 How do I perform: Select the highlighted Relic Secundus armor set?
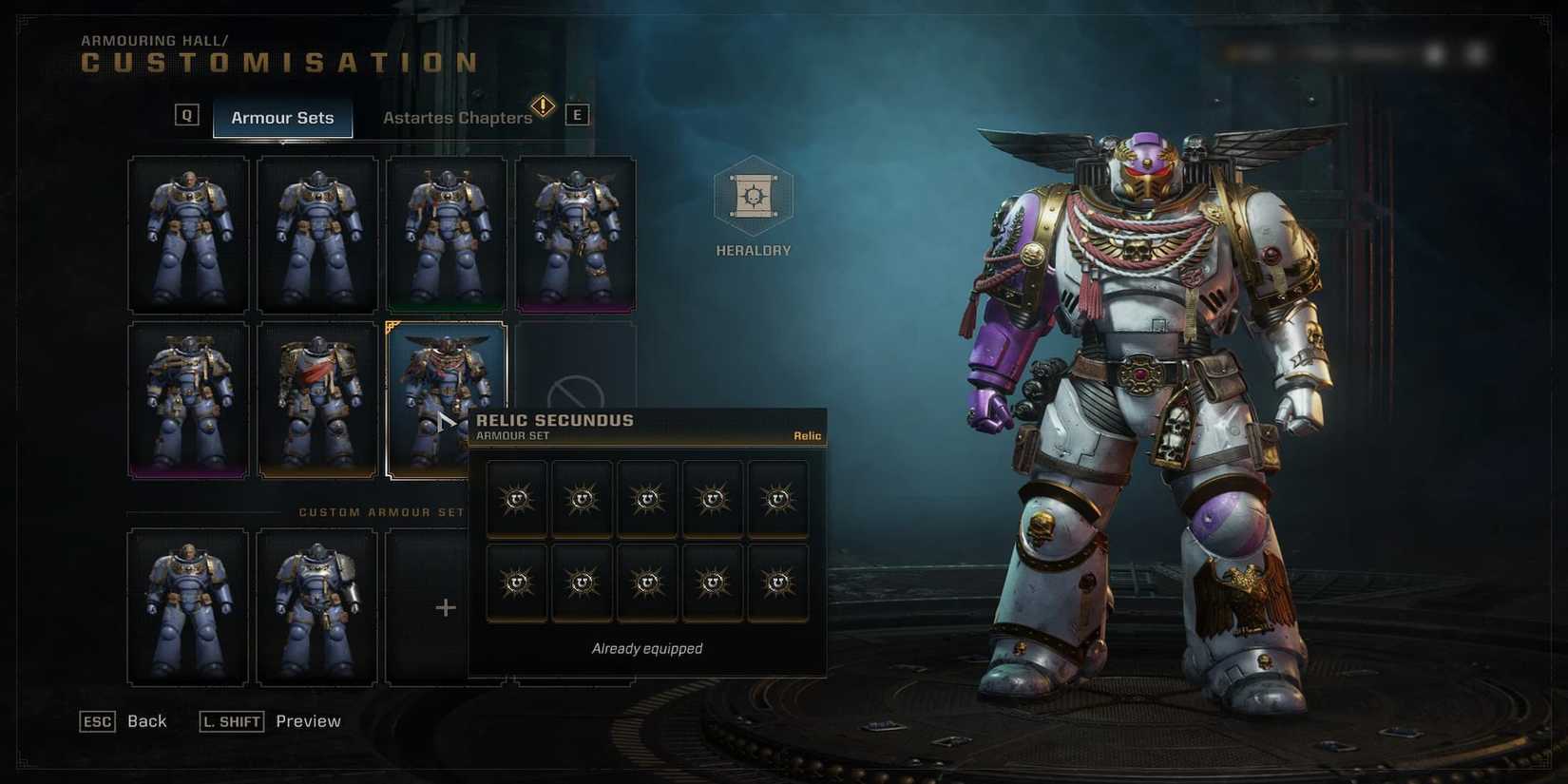446,380
